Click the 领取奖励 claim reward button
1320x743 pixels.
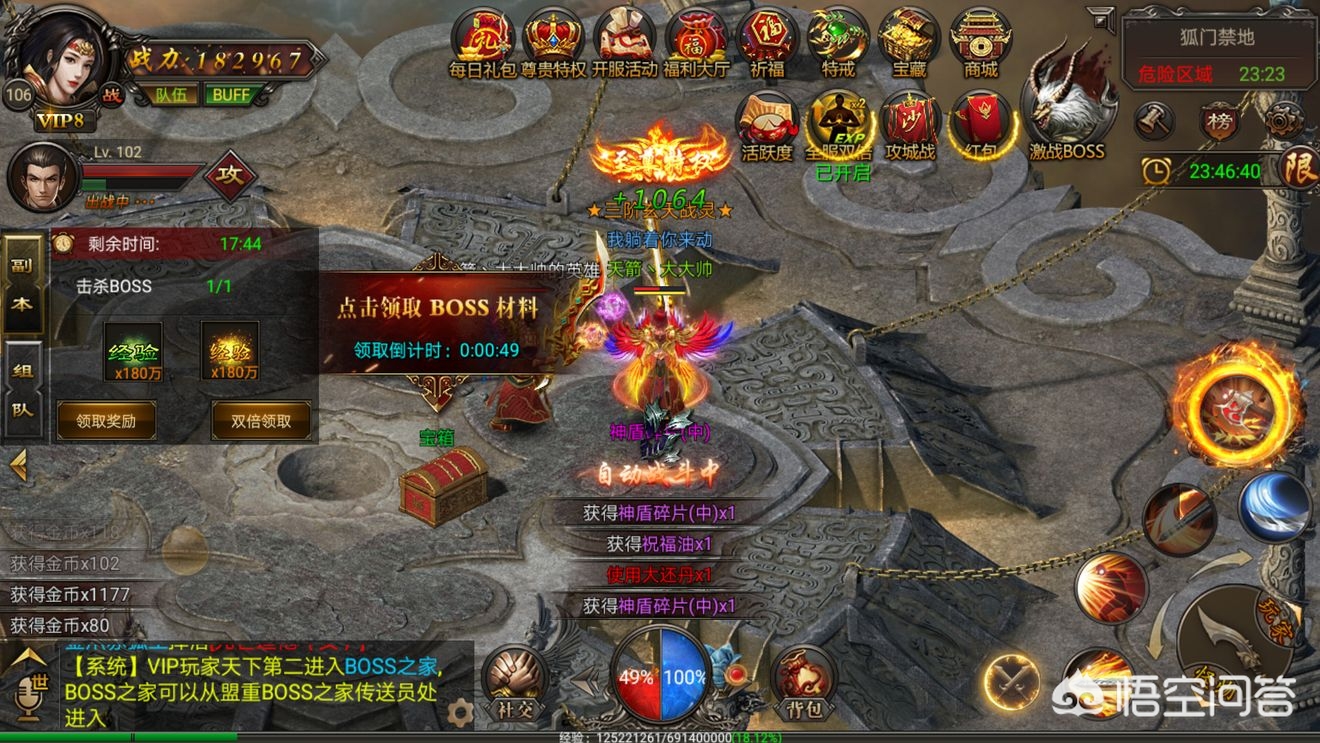(x=107, y=421)
